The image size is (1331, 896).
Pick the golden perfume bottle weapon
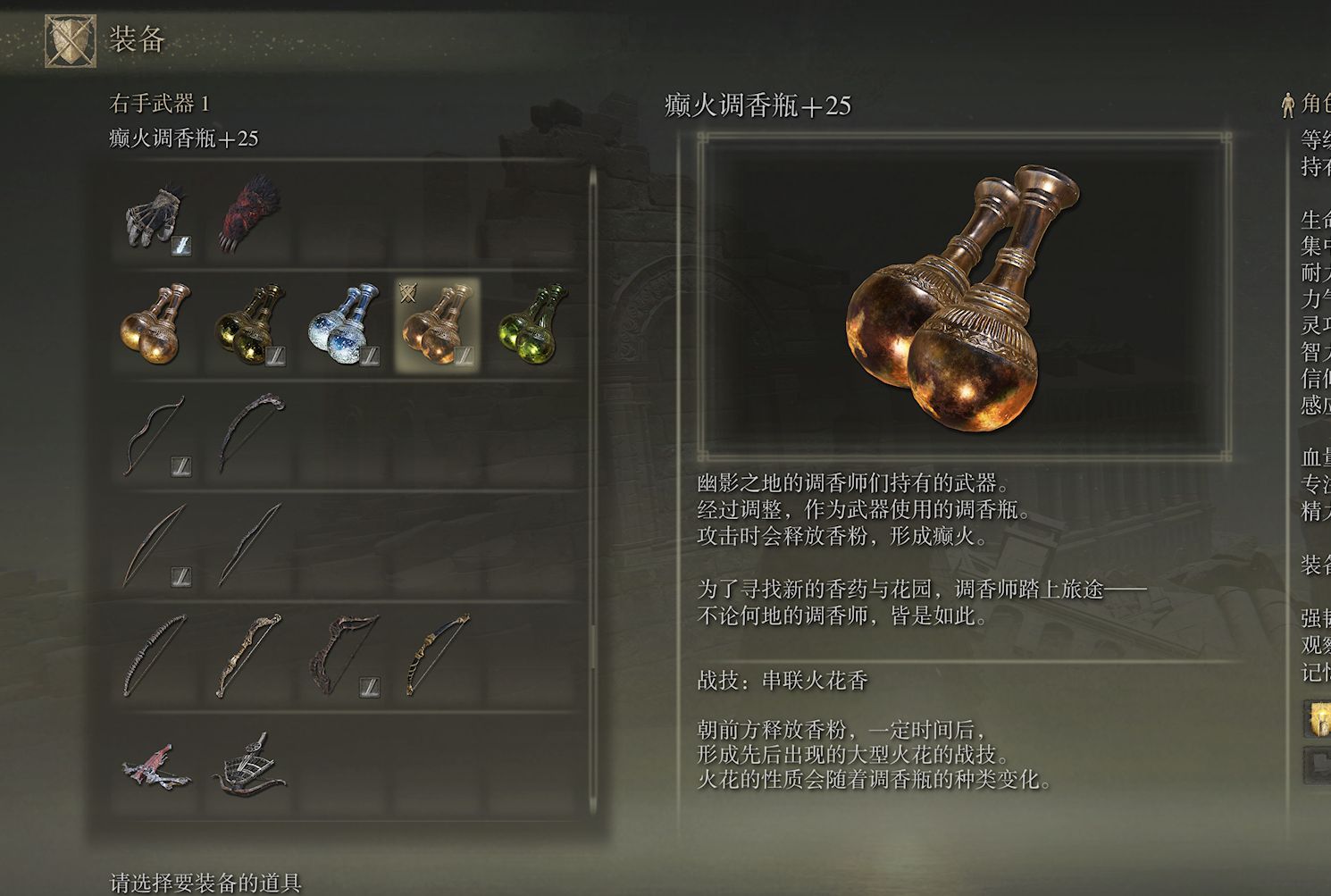tap(157, 324)
